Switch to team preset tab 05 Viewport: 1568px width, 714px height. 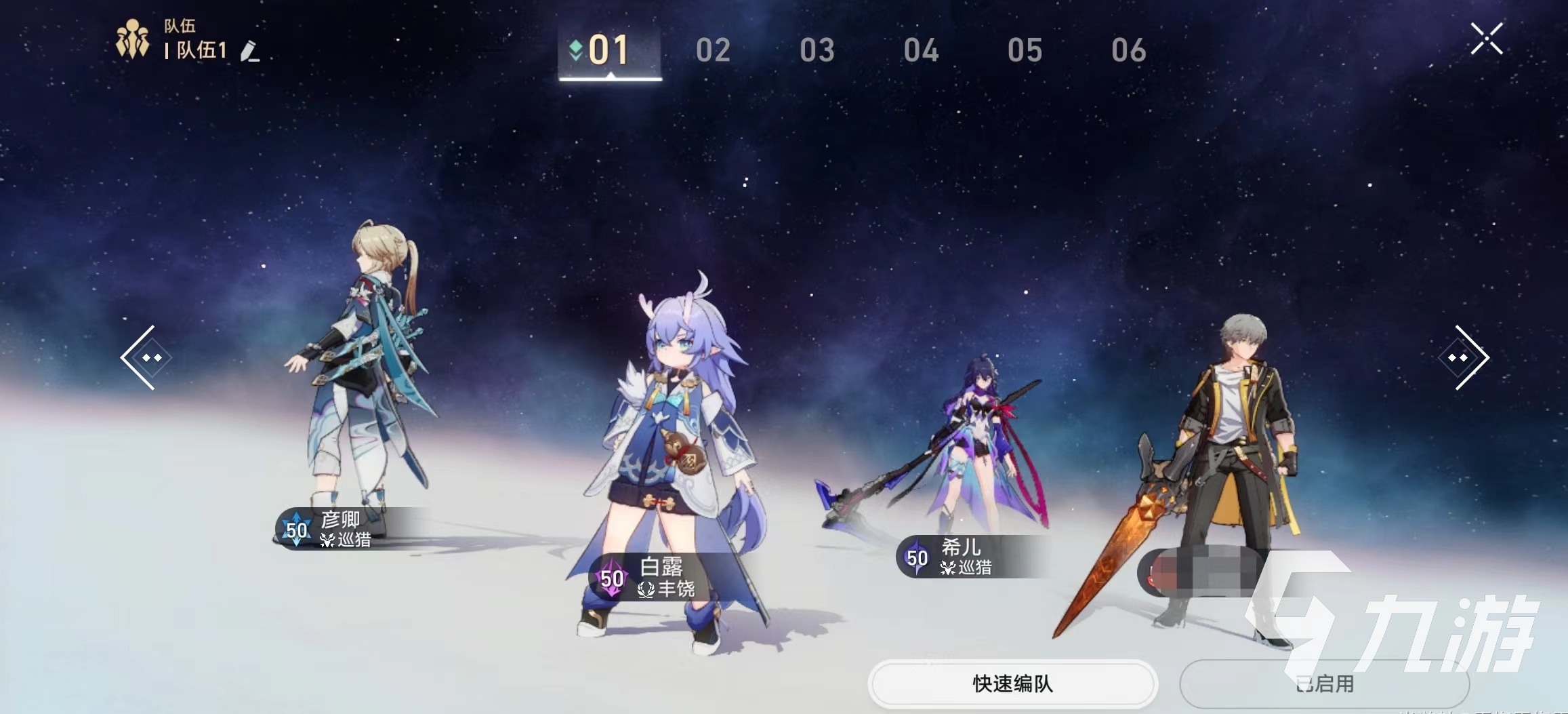tap(1025, 49)
